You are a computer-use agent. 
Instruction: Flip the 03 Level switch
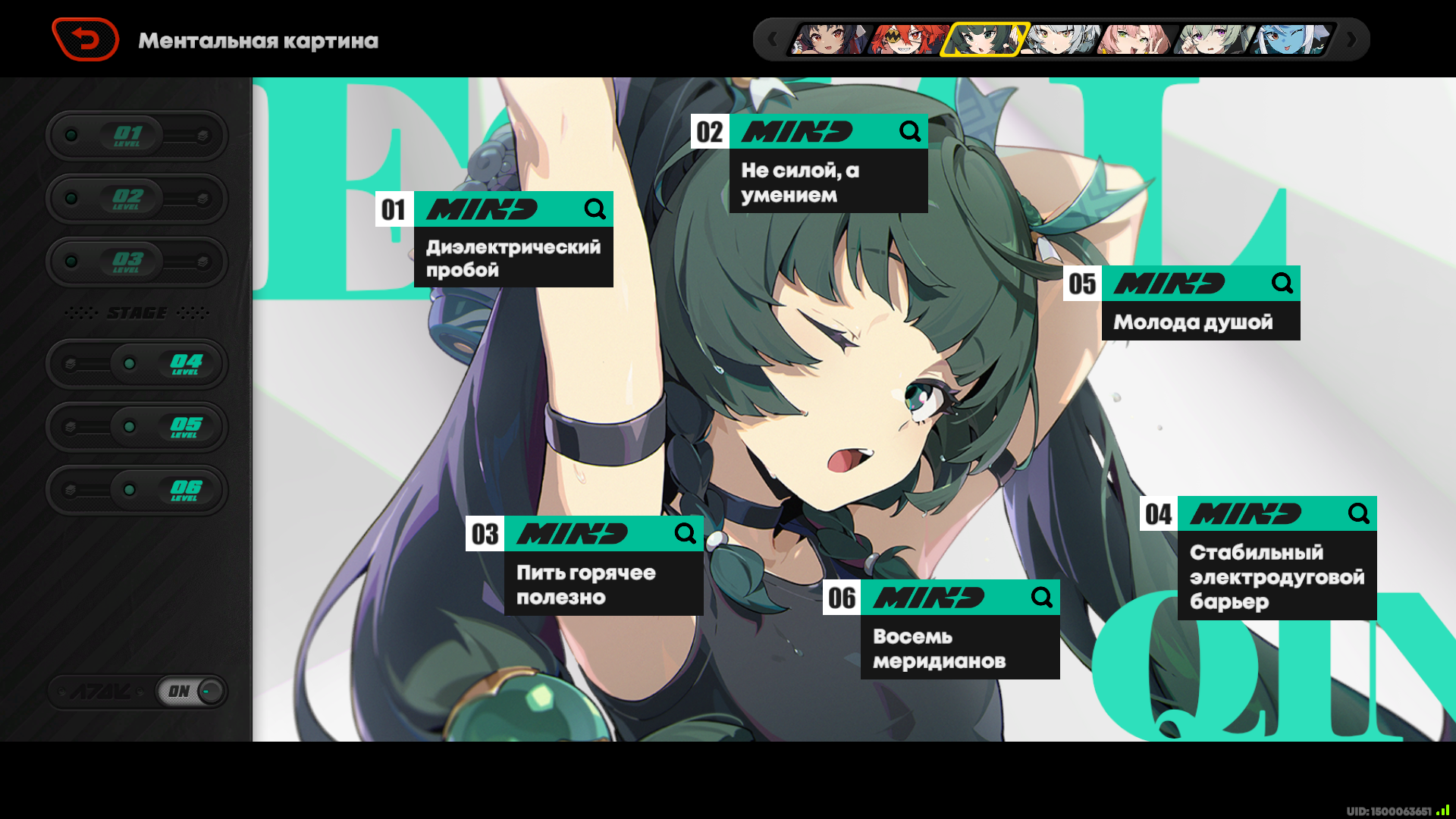point(136,262)
